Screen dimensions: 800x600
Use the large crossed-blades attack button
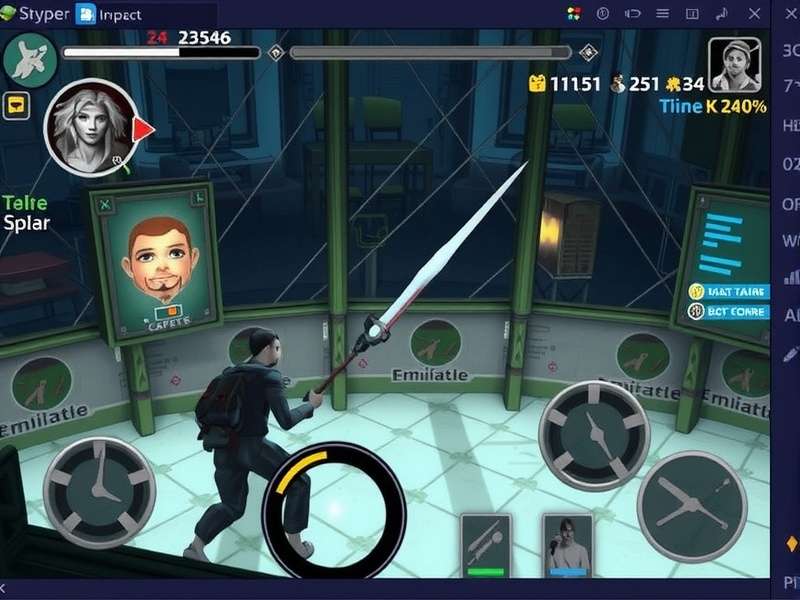691,504
